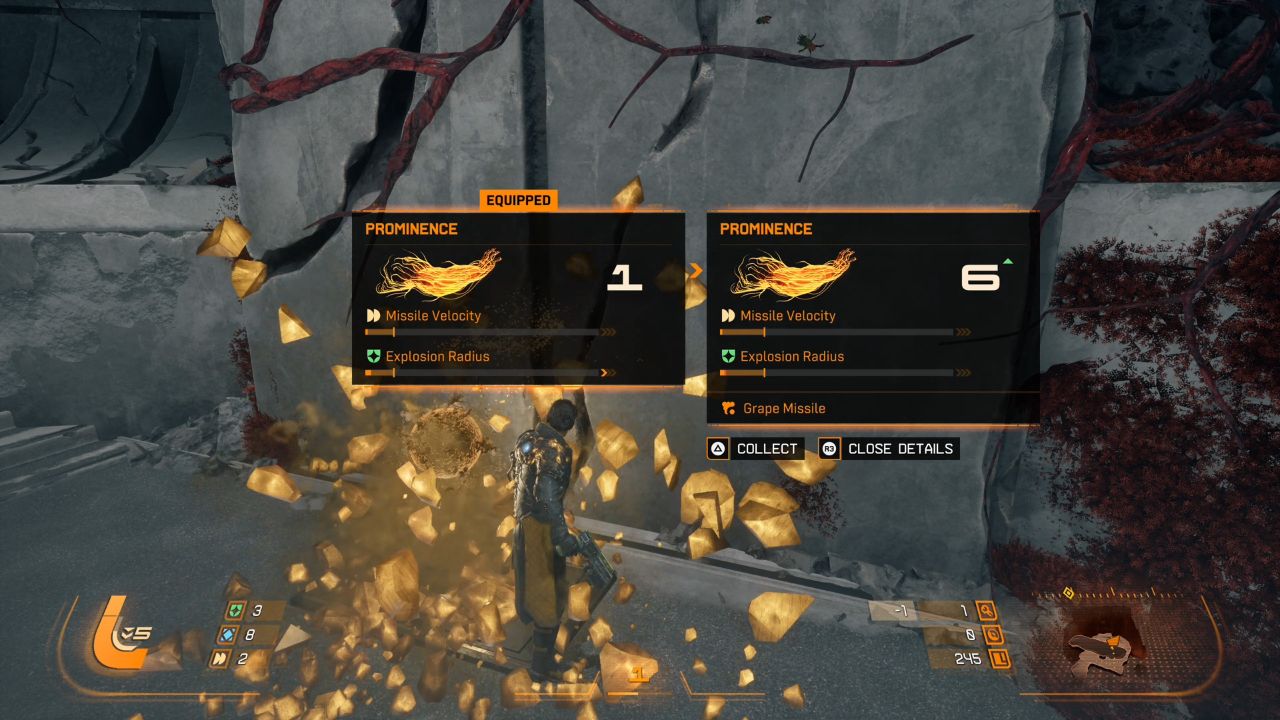
Task: Close the weapon details panel
Action: click(888, 449)
